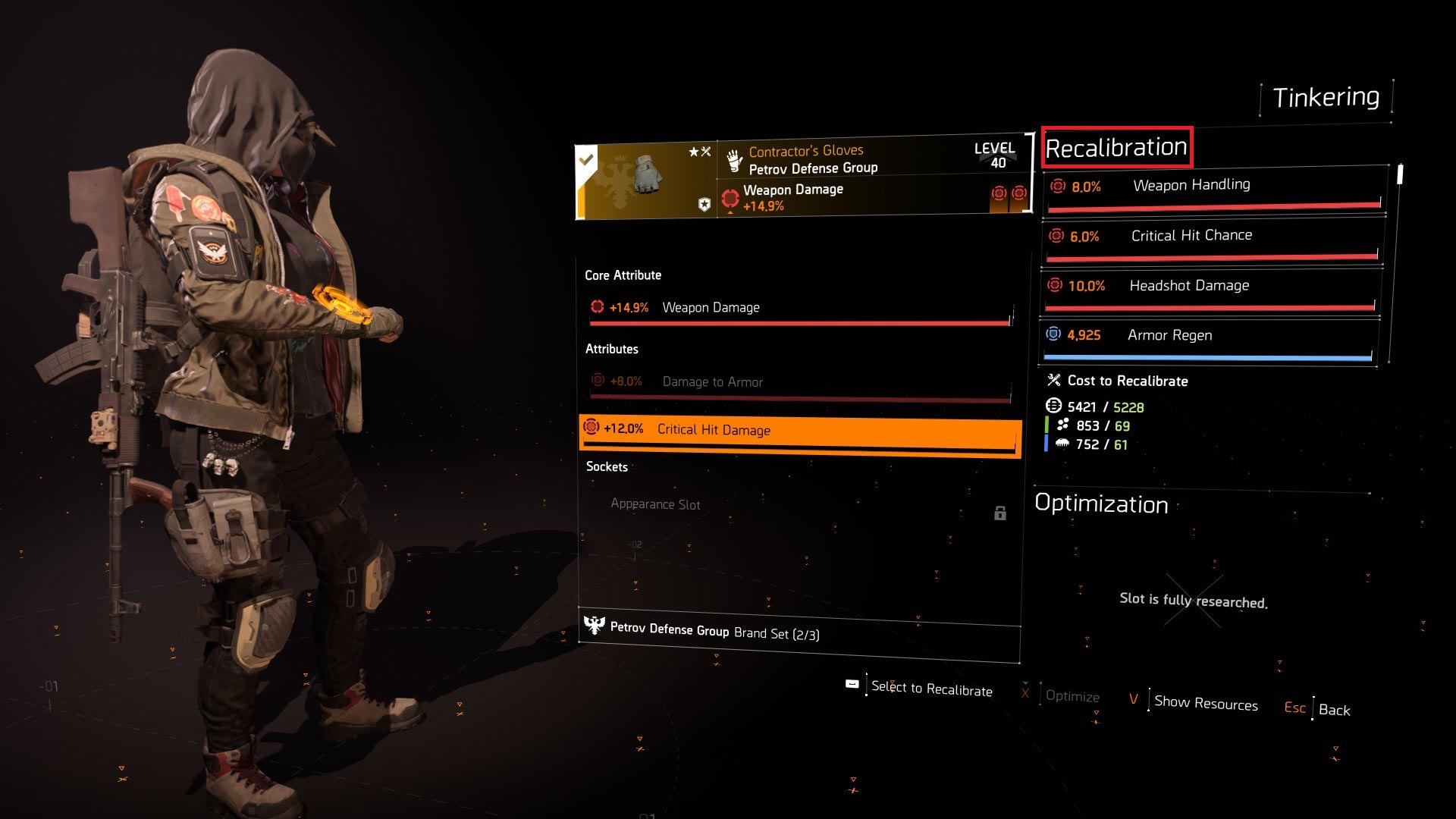Click the recalibration list scrollbar
The image size is (1456, 819).
[x=1400, y=174]
